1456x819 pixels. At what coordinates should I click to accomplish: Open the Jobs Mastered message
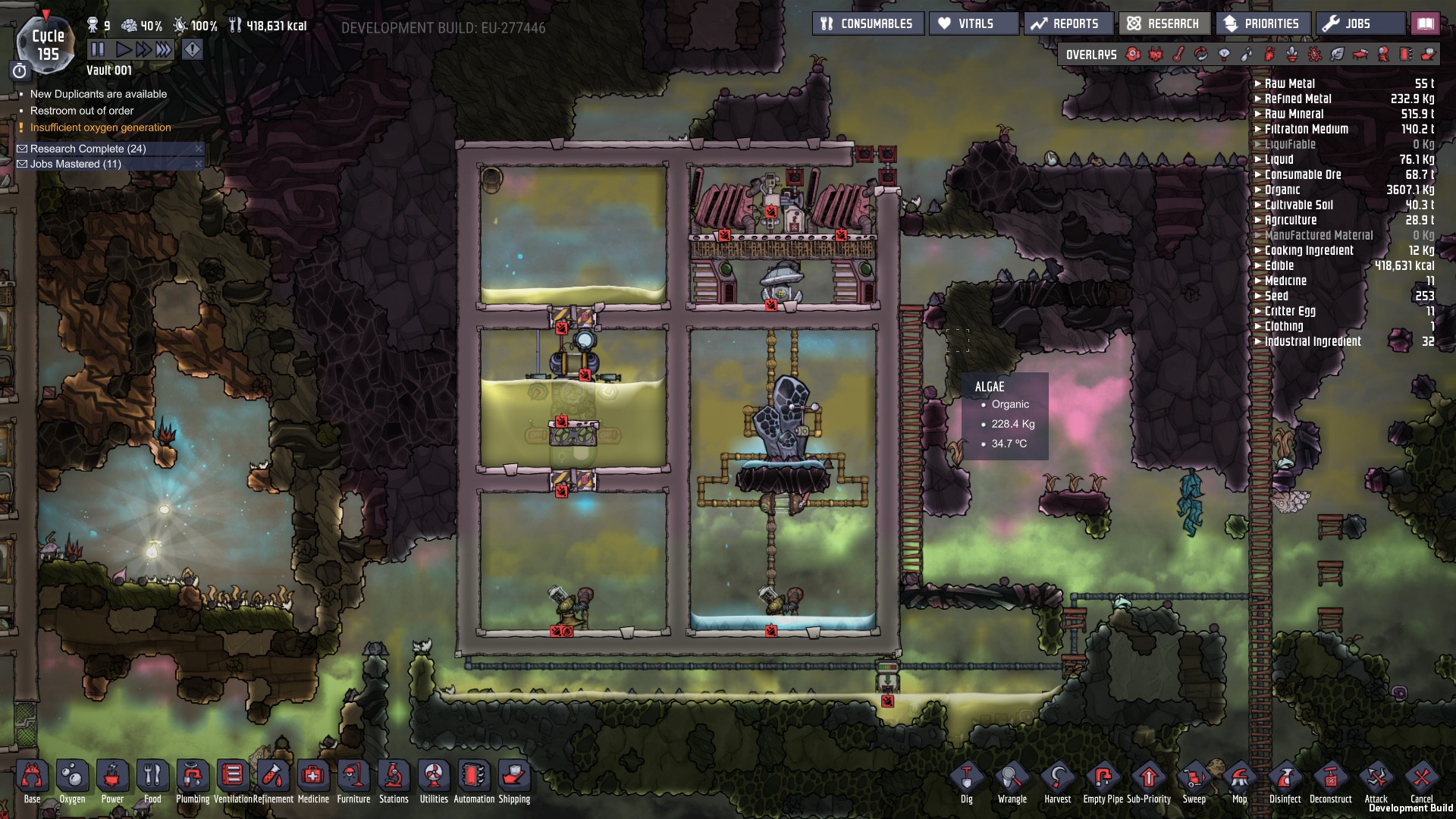click(x=75, y=164)
